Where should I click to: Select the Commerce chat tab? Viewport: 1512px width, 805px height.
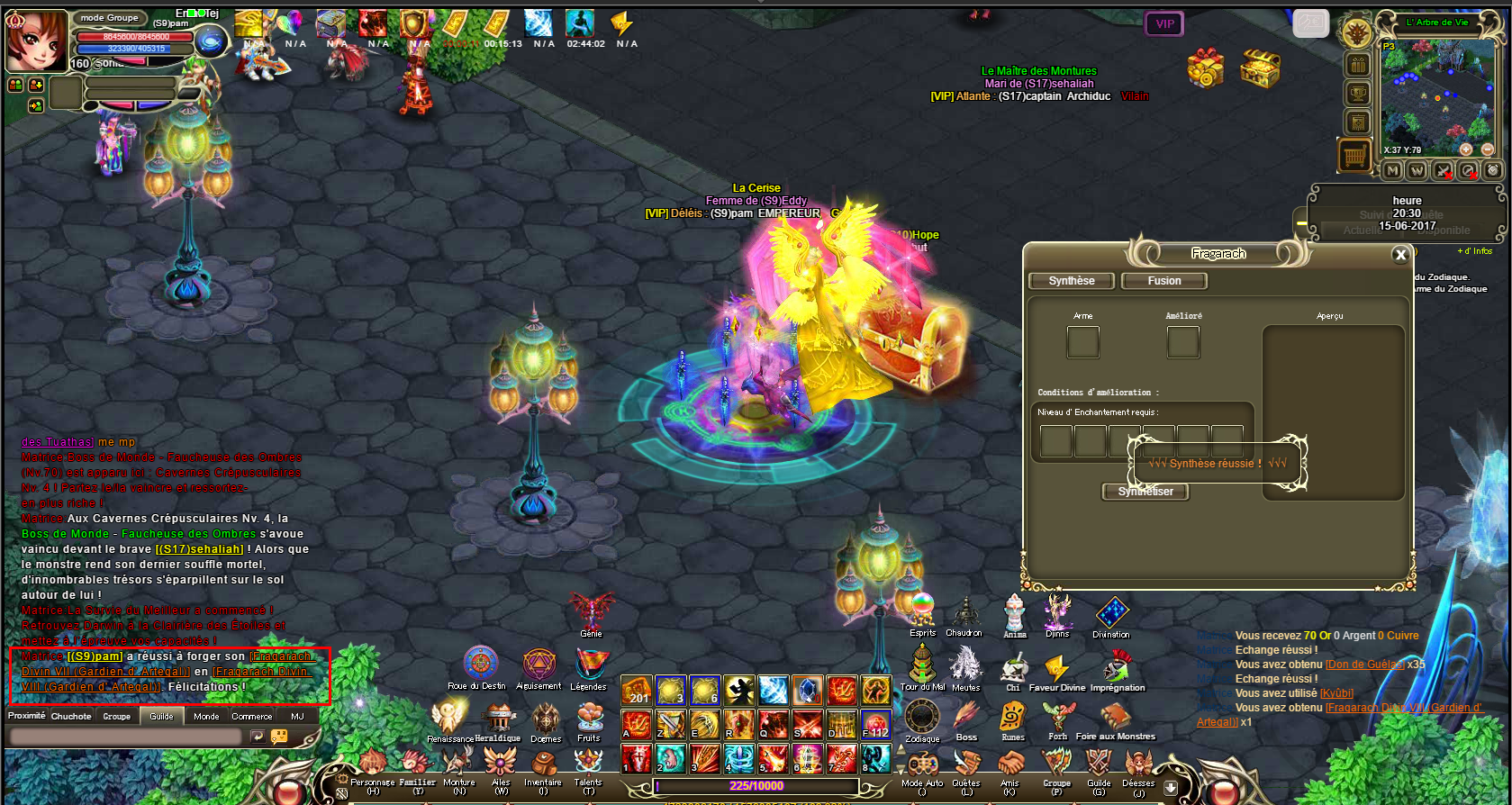pos(251,717)
